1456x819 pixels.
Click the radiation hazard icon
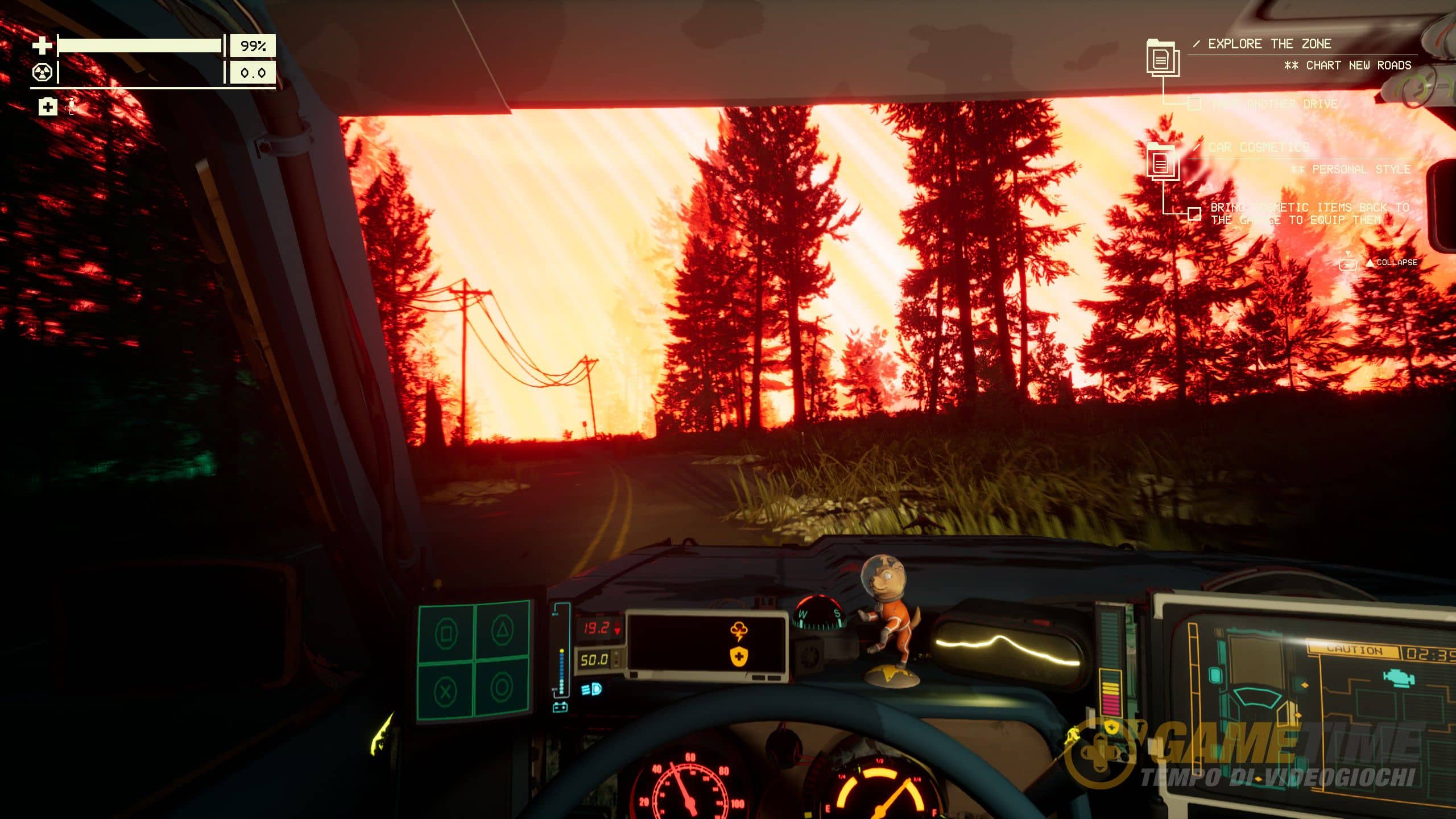pos(42,73)
